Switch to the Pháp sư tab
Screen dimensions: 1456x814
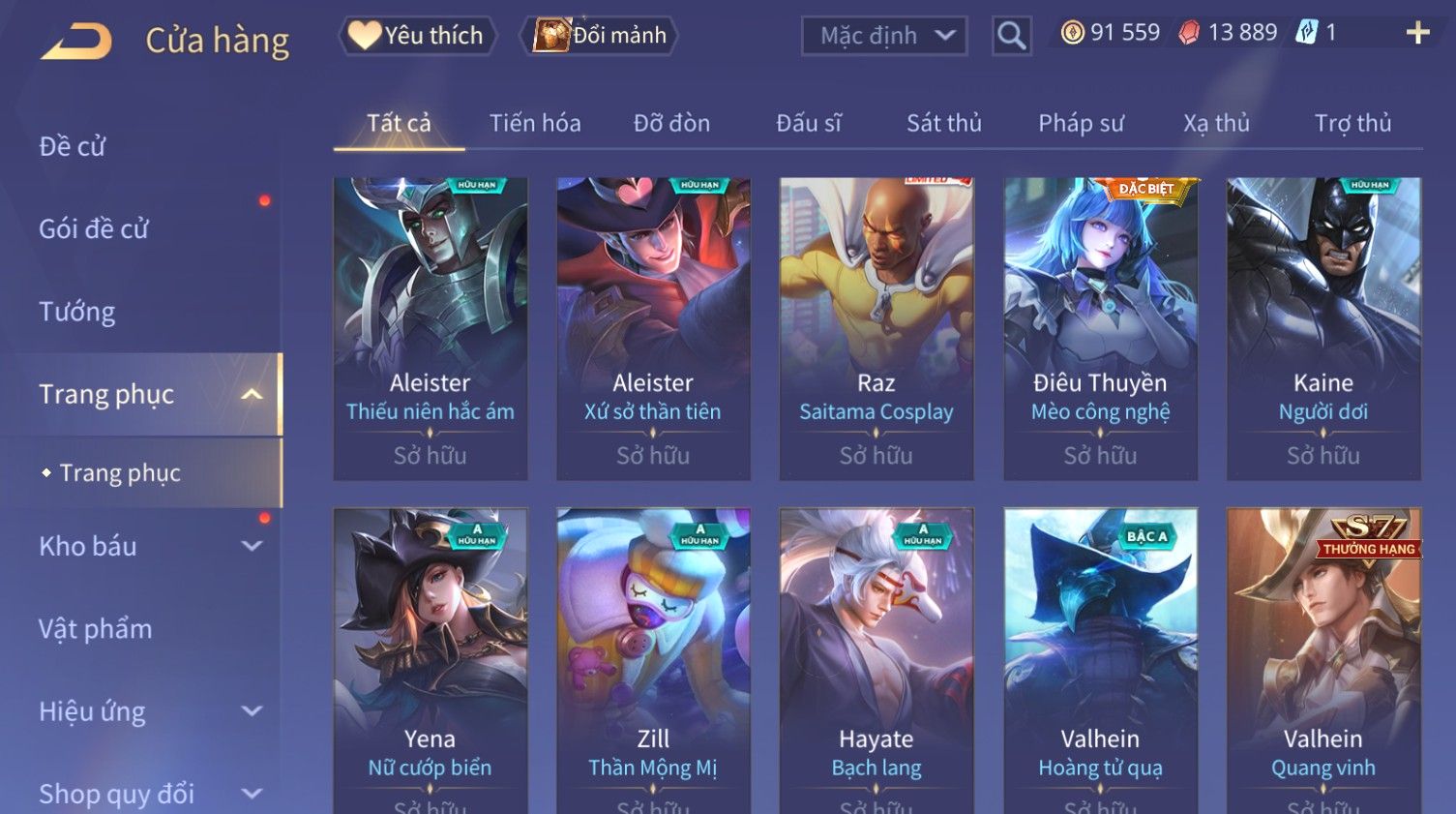click(x=1081, y=123)
